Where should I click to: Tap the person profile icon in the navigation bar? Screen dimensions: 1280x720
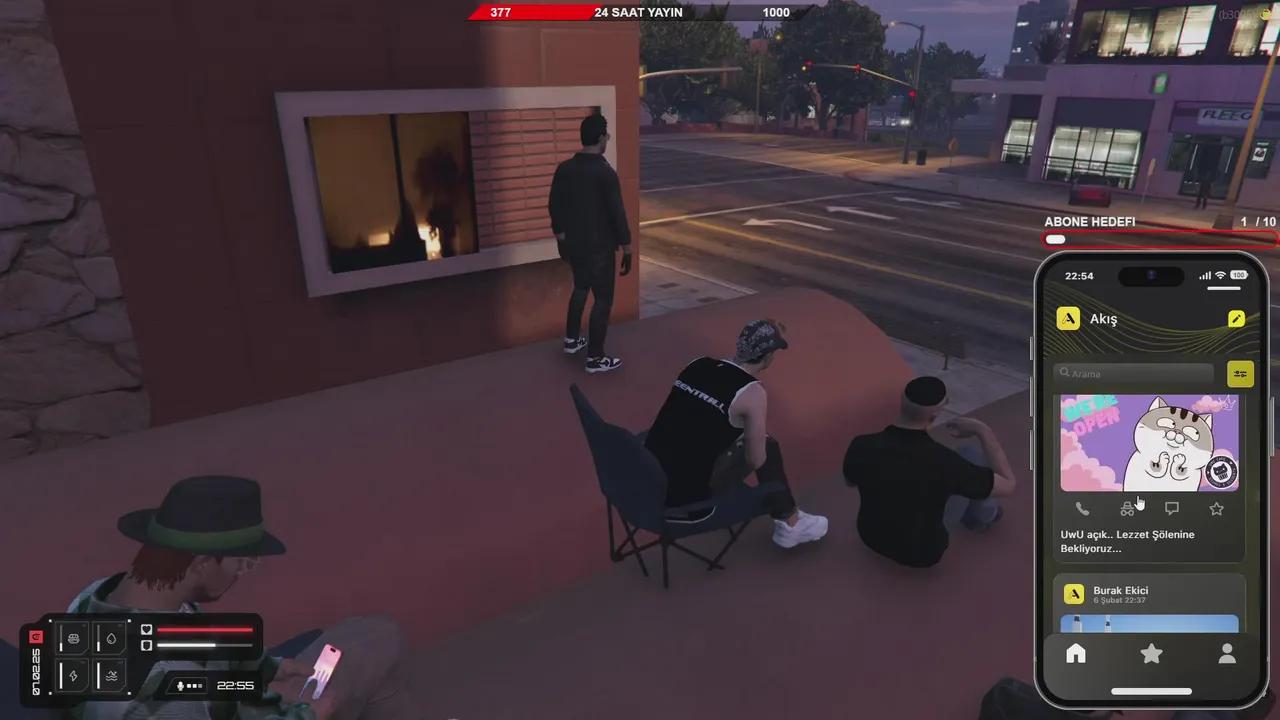pos(1227,653)
